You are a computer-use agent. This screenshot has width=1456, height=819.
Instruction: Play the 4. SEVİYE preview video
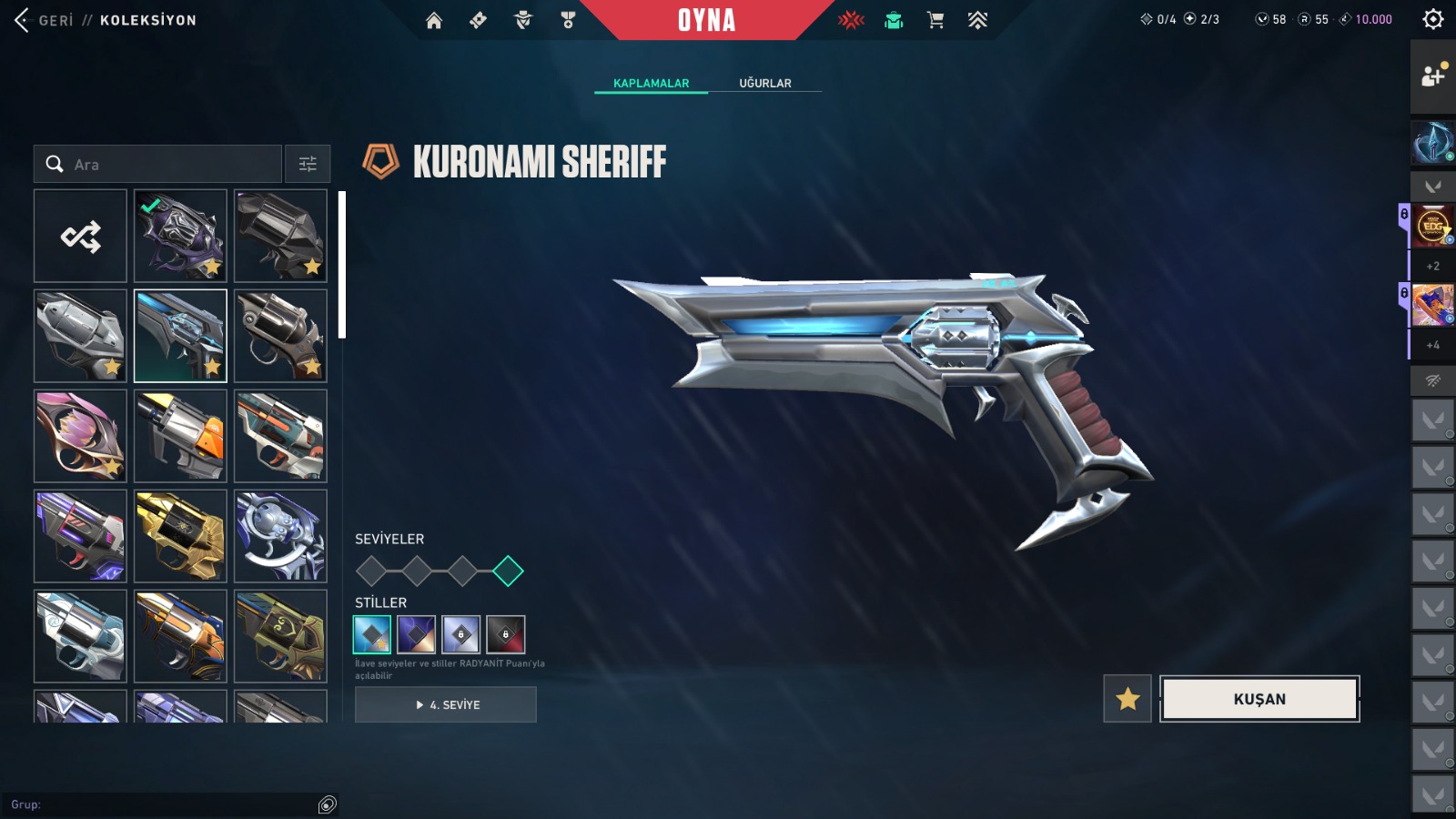coord(446,704)
